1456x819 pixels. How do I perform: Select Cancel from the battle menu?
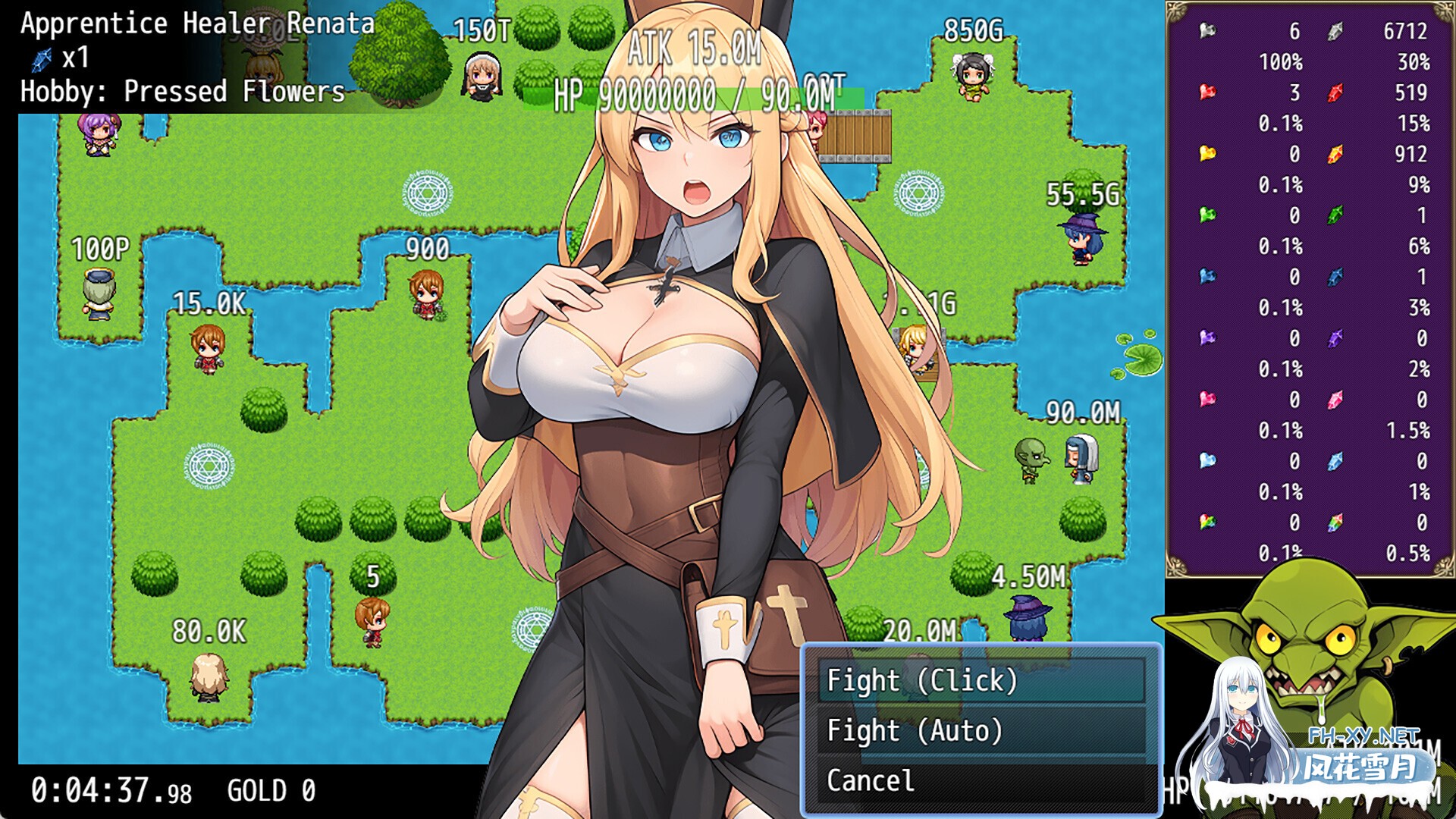[x=872, y=781]
